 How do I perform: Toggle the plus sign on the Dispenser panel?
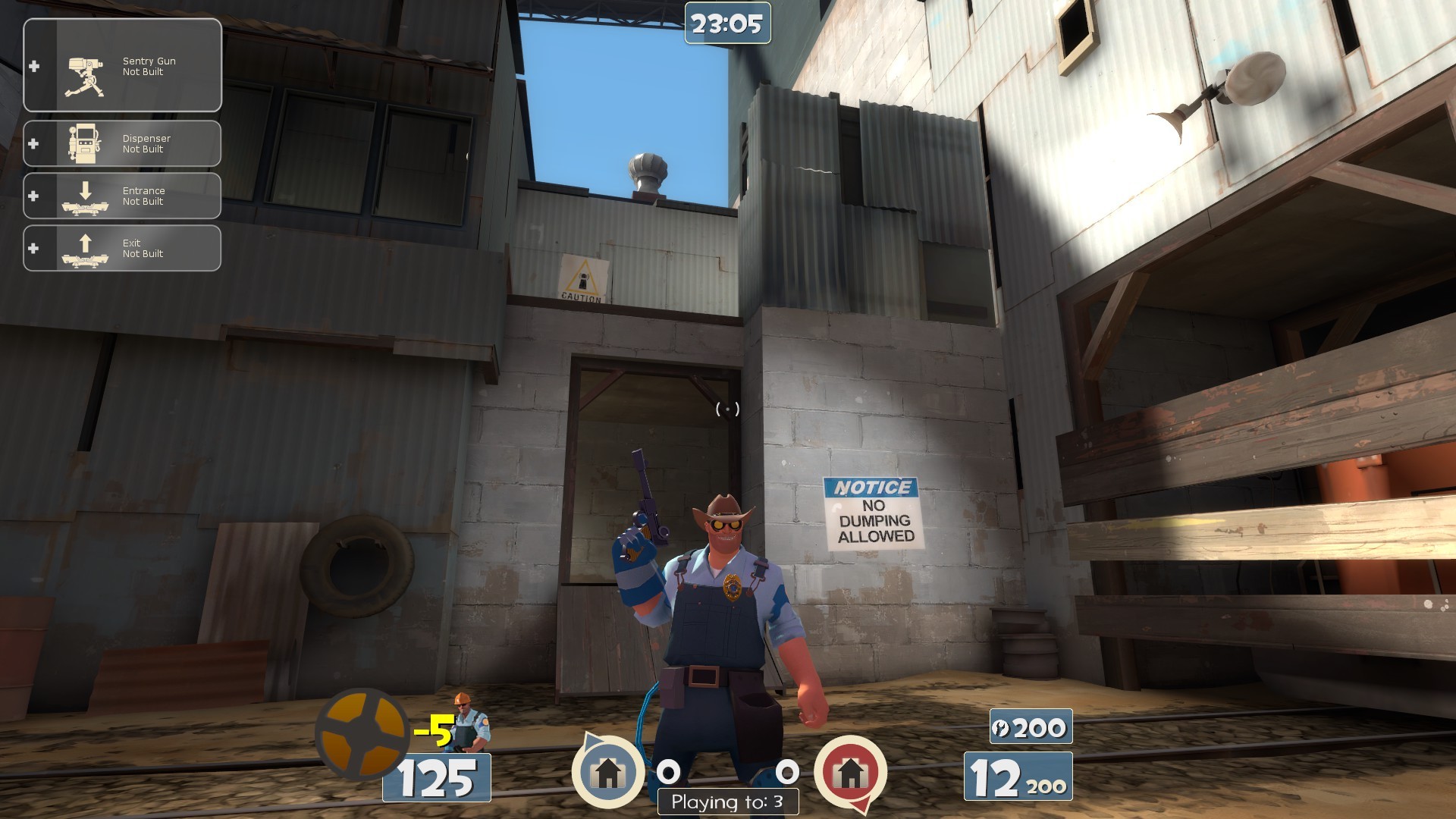tap(33, 144)
